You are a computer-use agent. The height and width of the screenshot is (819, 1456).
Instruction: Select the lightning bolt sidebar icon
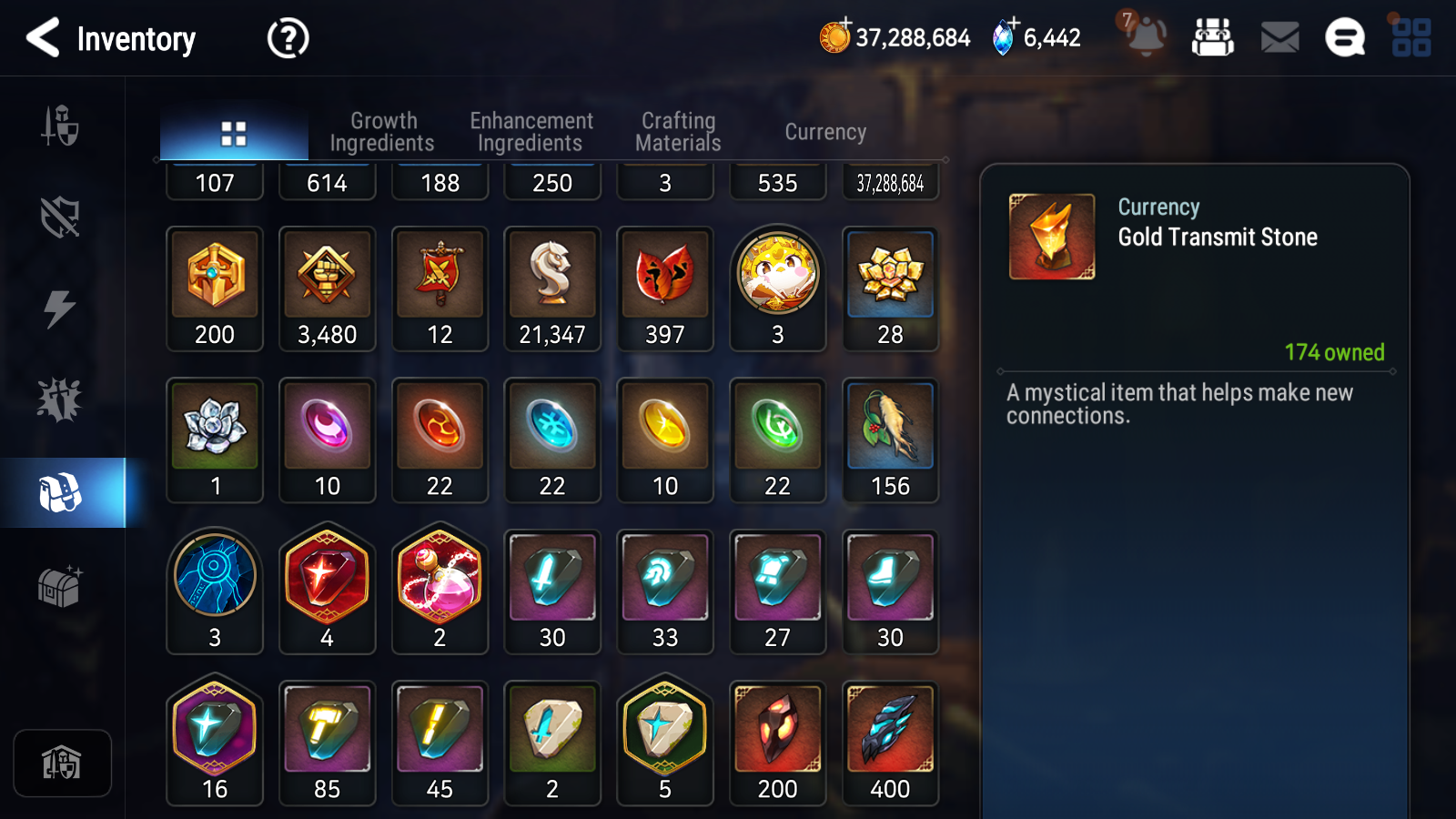coord(60,309)
